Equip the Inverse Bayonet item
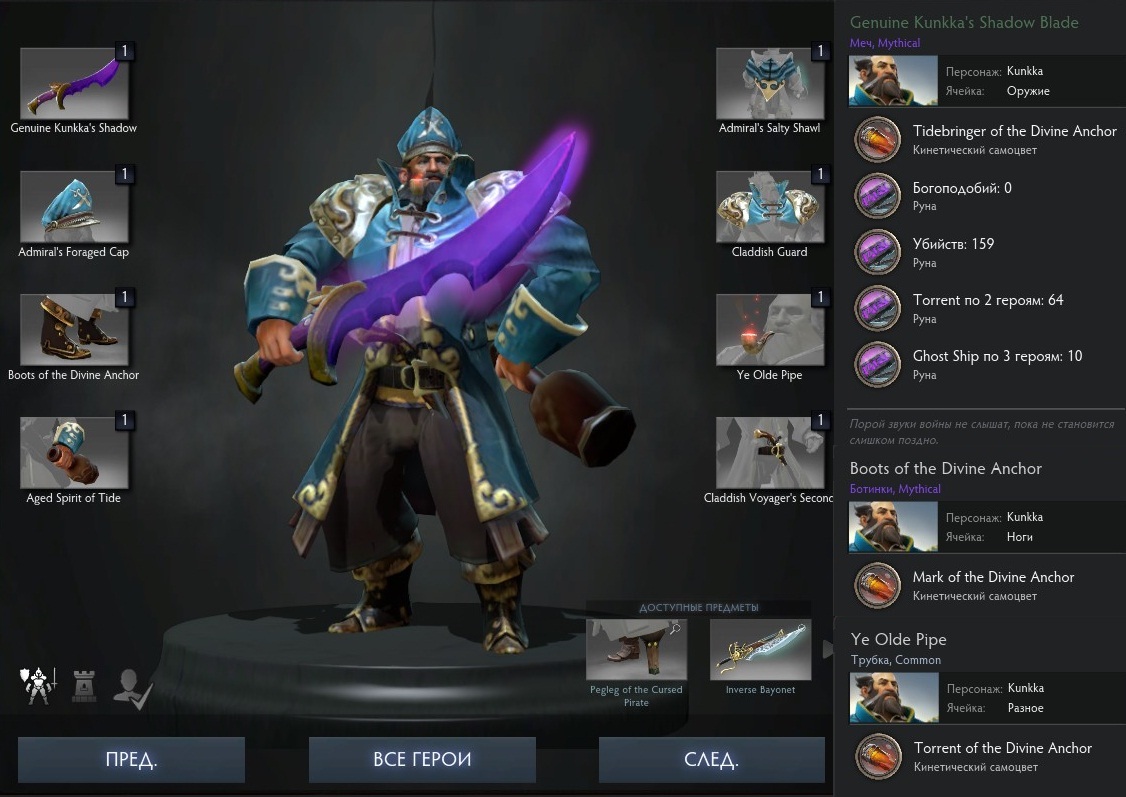Screen dimensions: 1126x797 click(760, 650)
